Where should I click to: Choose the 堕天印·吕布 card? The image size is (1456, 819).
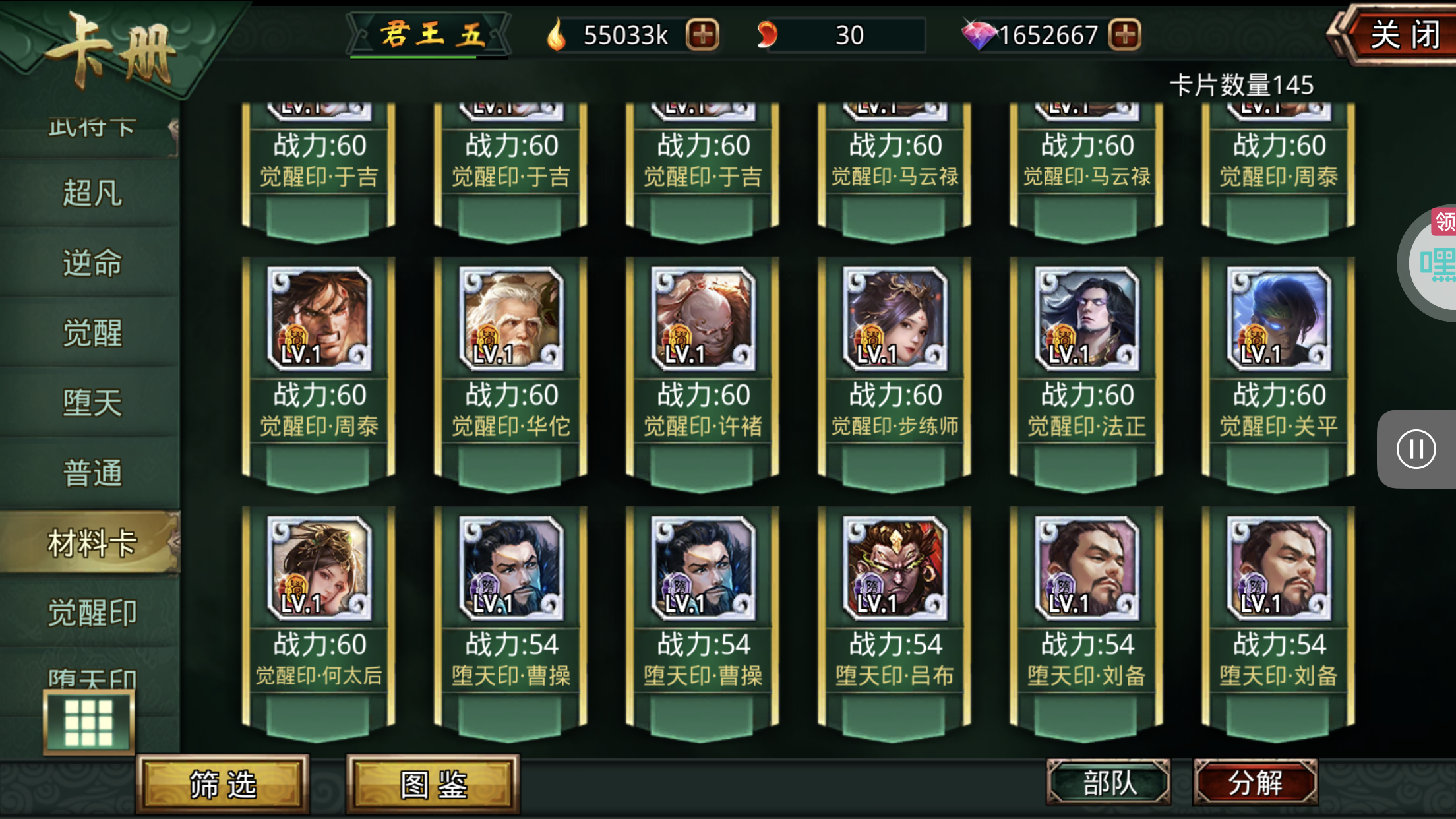[895, 619]
